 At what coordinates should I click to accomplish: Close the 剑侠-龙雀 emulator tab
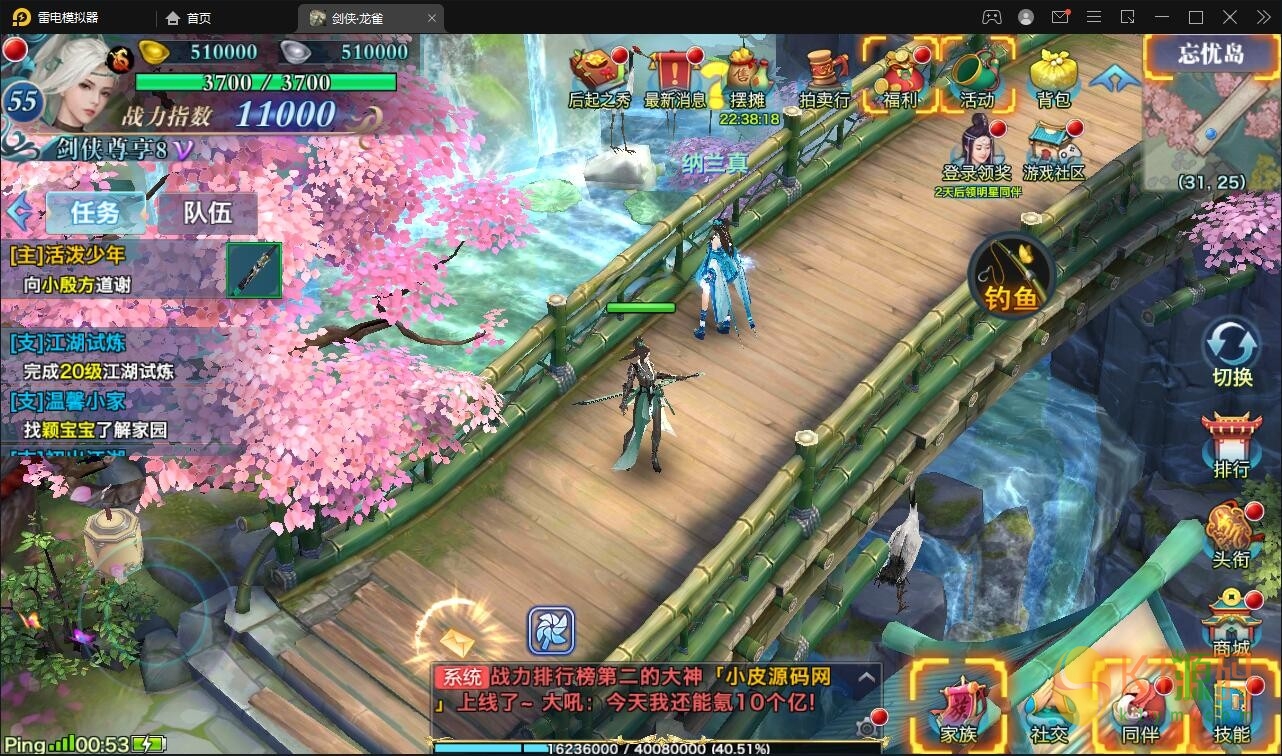click(x=432, y=18)
